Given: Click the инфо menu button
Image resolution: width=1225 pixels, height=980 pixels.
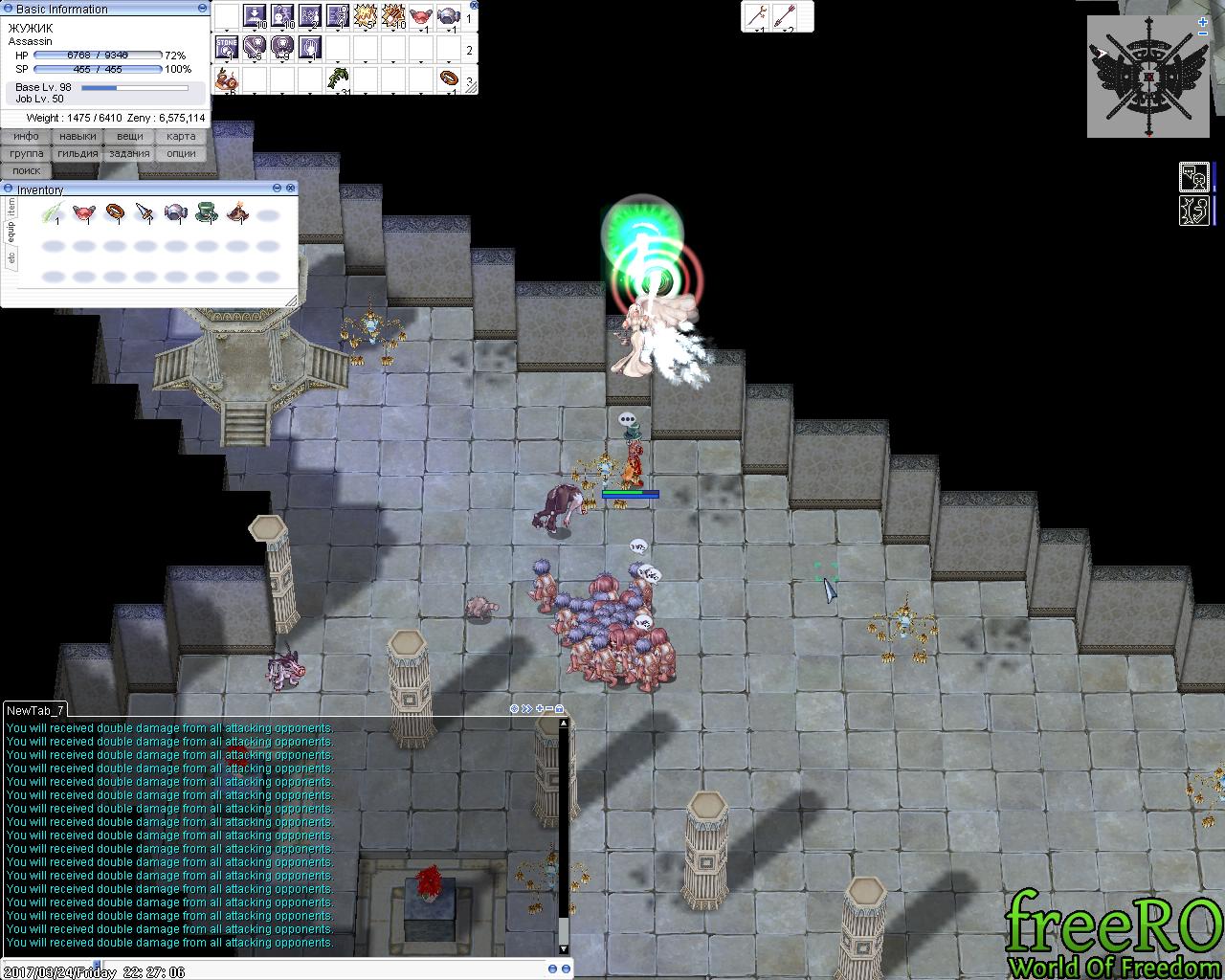Looking at the screenshot, I should [x=26, y=136].
